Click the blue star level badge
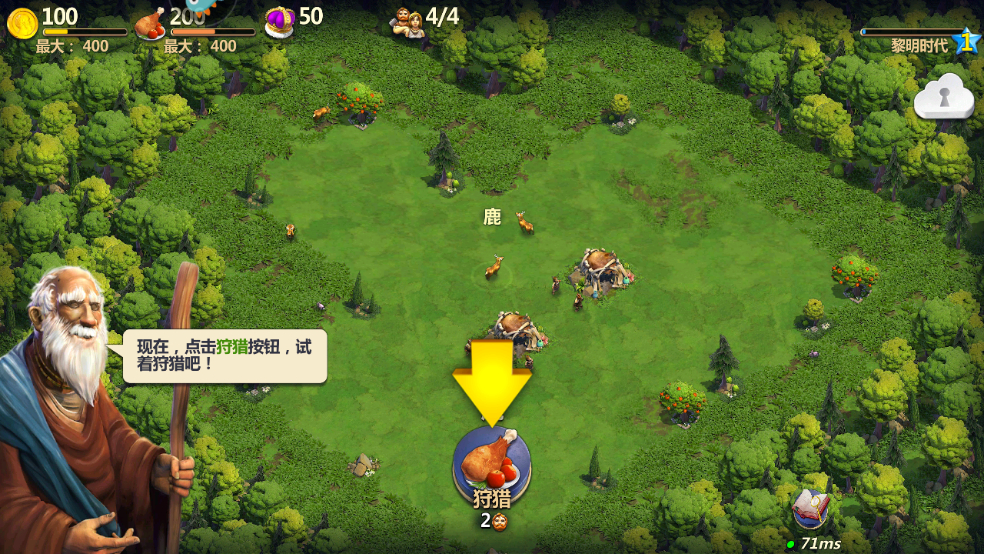Image resolution: width=984 pixels, height=554 pixels. click(x=965, y=42)
